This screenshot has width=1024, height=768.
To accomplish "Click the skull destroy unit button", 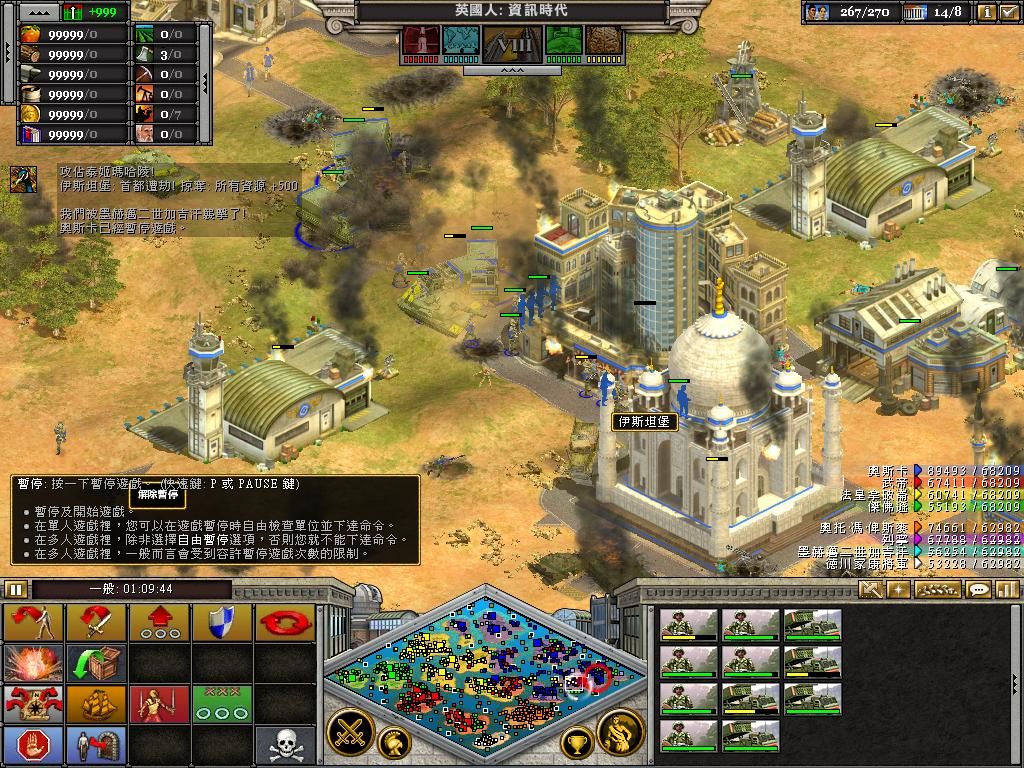I will (285, 745).
